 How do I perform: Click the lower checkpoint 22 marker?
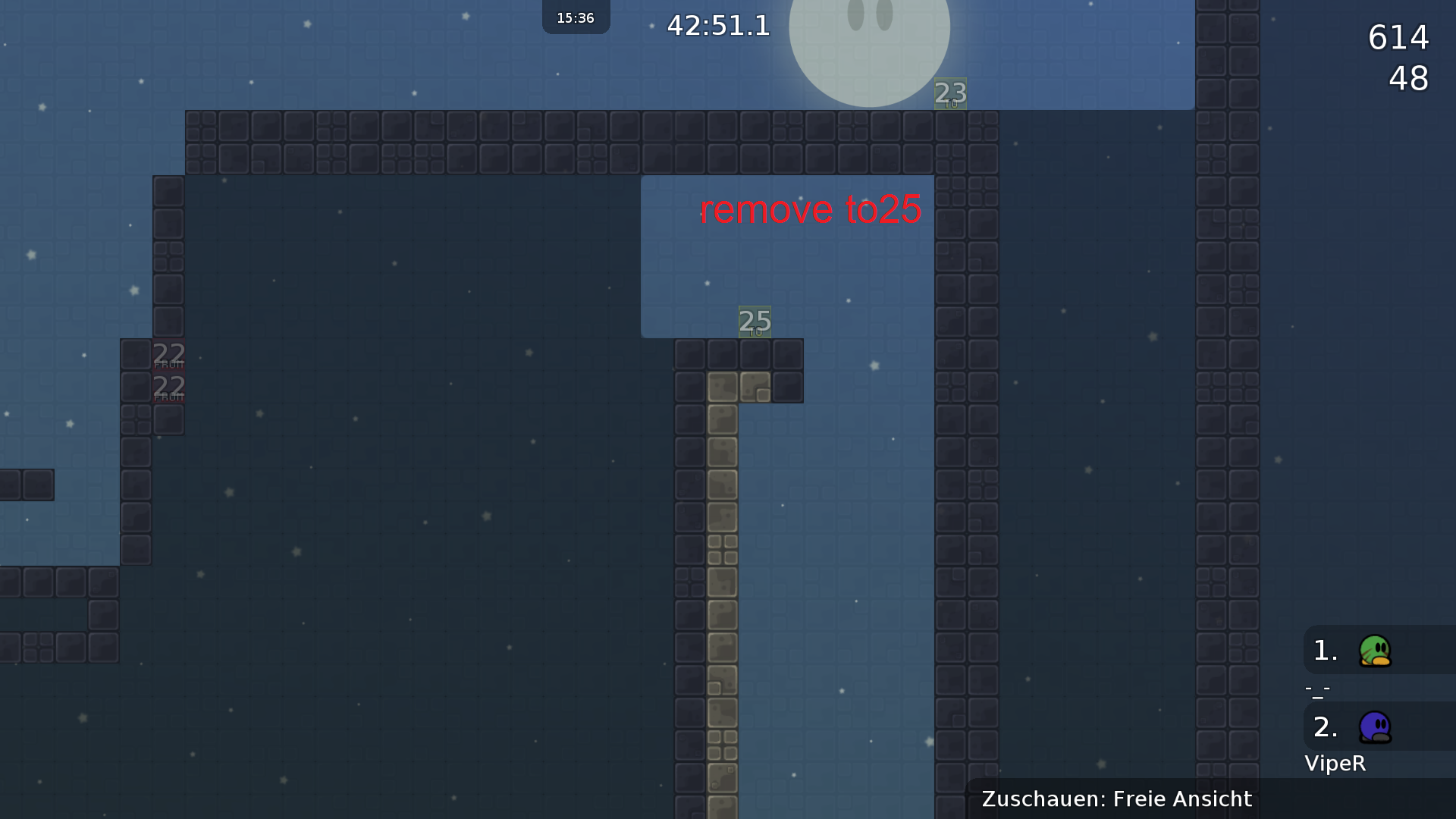pos(168,386)
